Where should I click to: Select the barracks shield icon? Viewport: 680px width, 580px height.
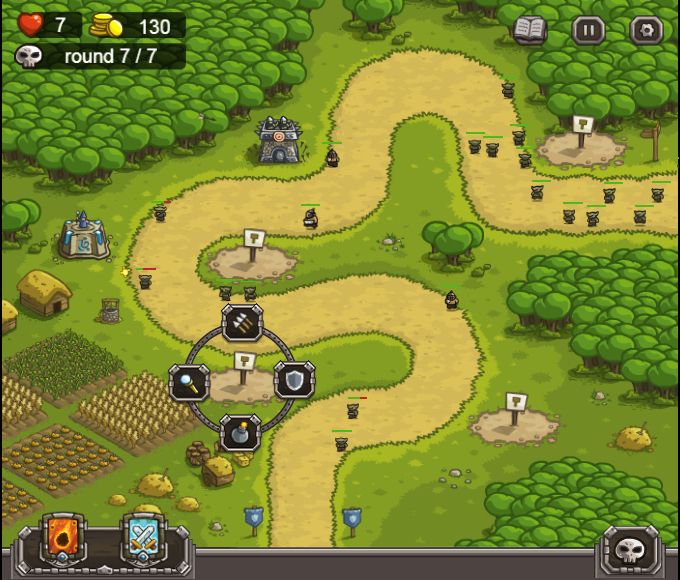(x=295, y=380)
